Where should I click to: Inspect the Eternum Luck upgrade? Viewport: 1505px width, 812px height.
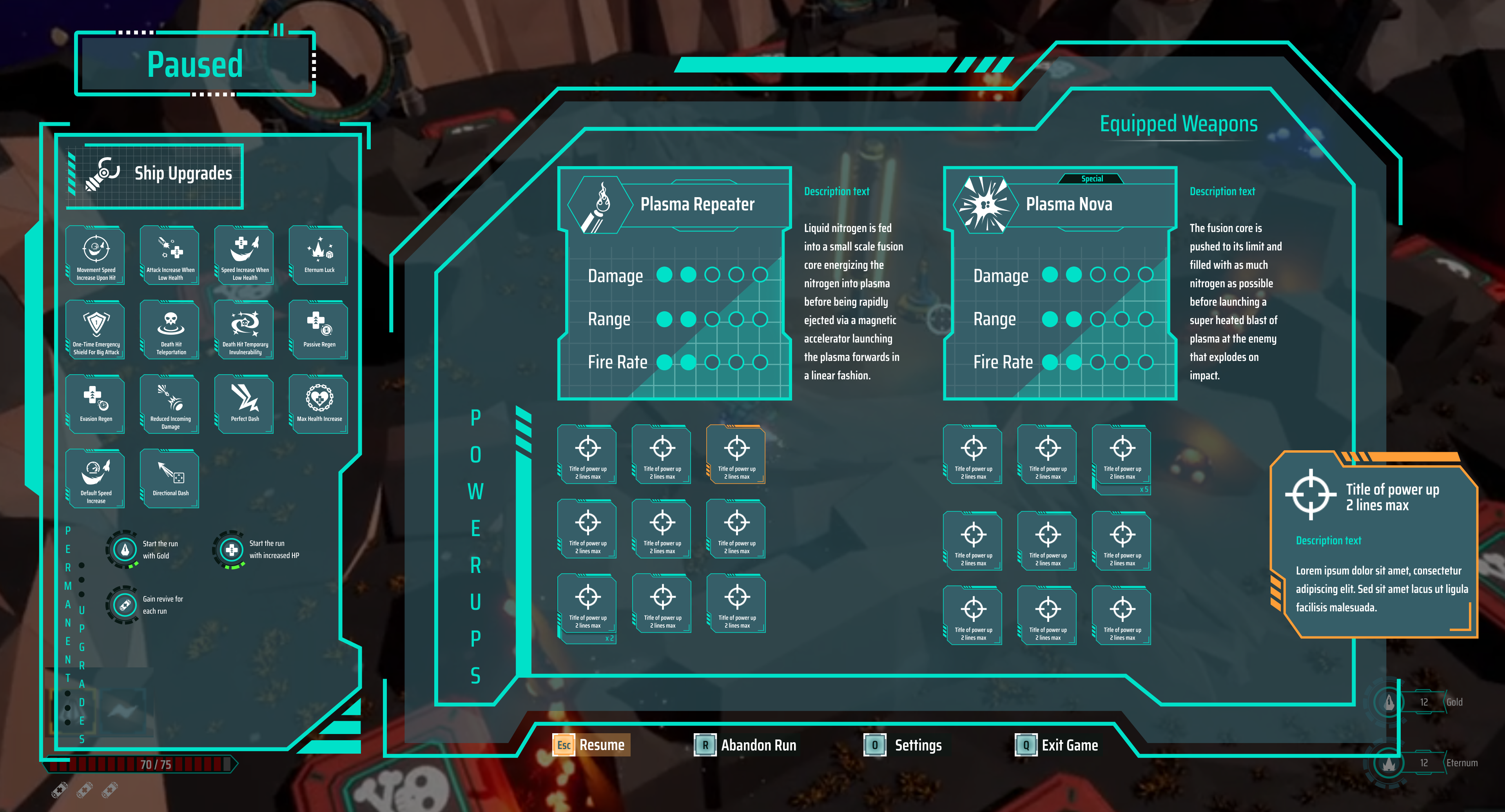(x=319, y=255)
